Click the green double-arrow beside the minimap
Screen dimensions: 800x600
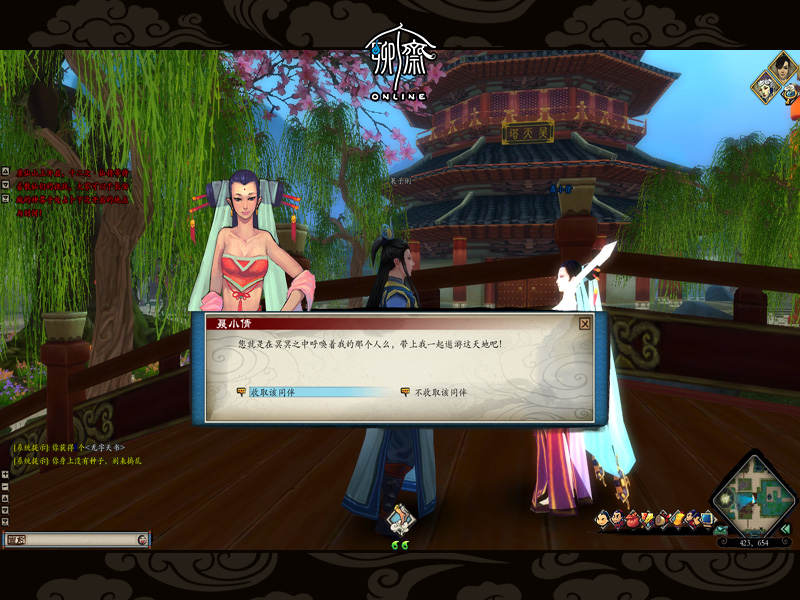click(x=785, y=528)
